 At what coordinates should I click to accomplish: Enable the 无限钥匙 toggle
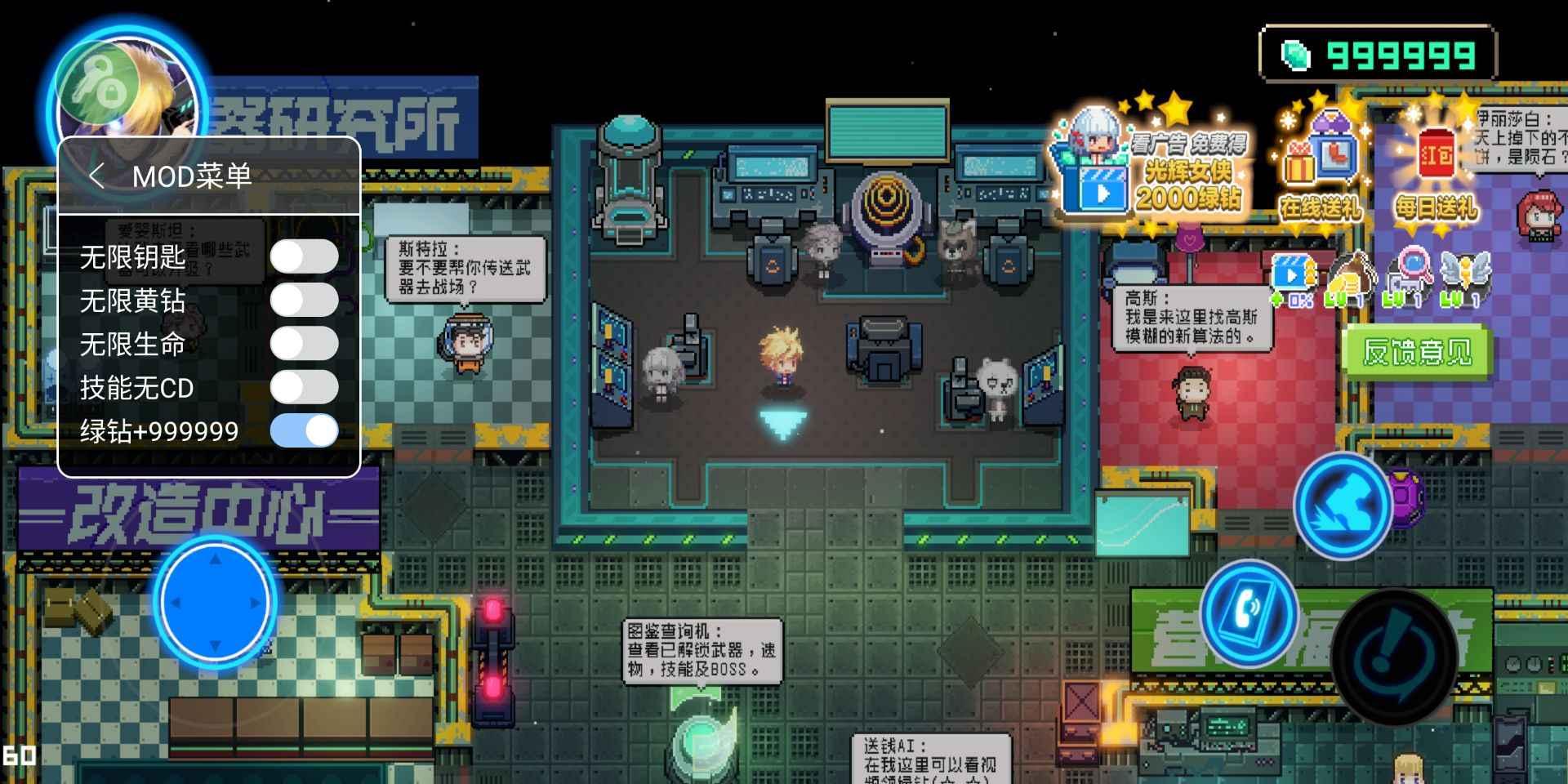click(304, 256)
